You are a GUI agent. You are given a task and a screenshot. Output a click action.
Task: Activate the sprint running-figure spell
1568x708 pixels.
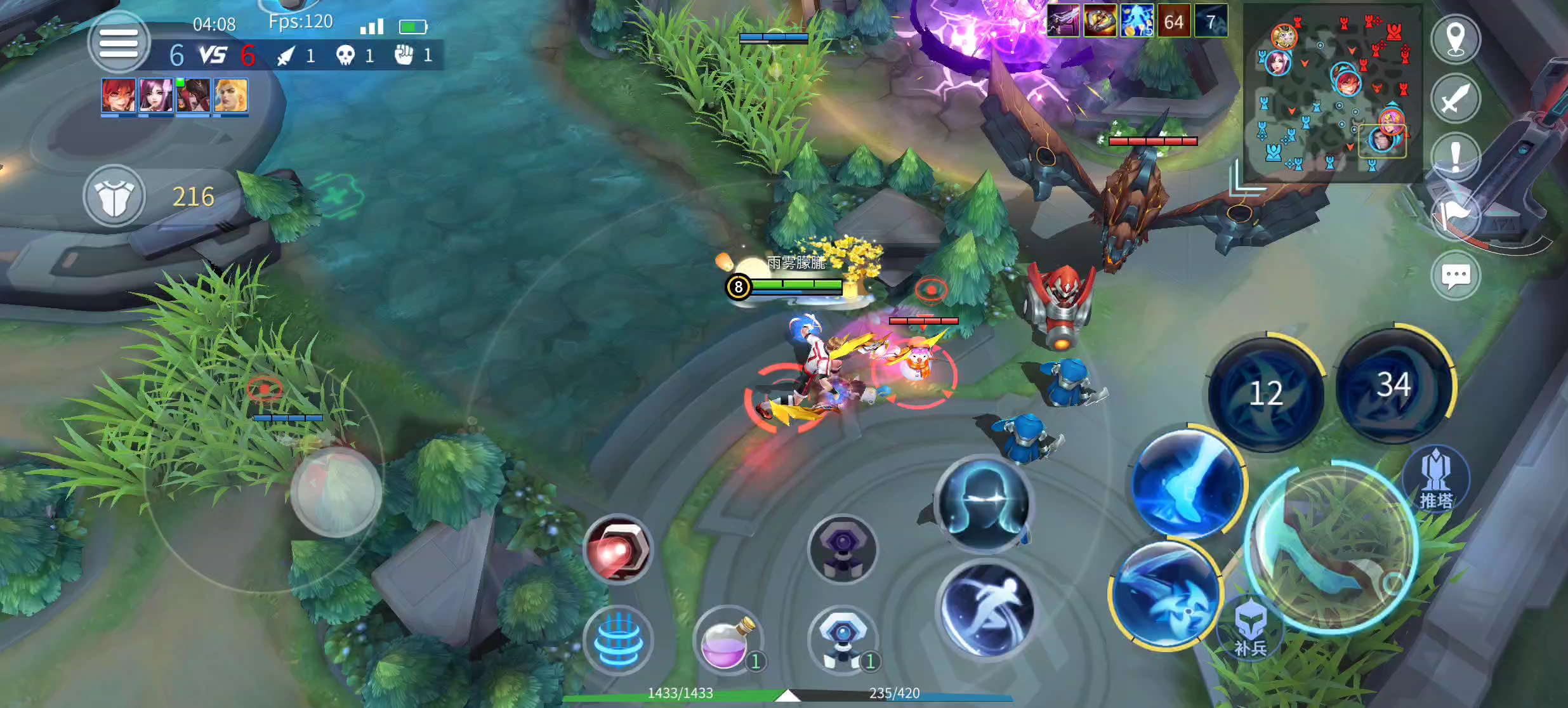point(987,610)
